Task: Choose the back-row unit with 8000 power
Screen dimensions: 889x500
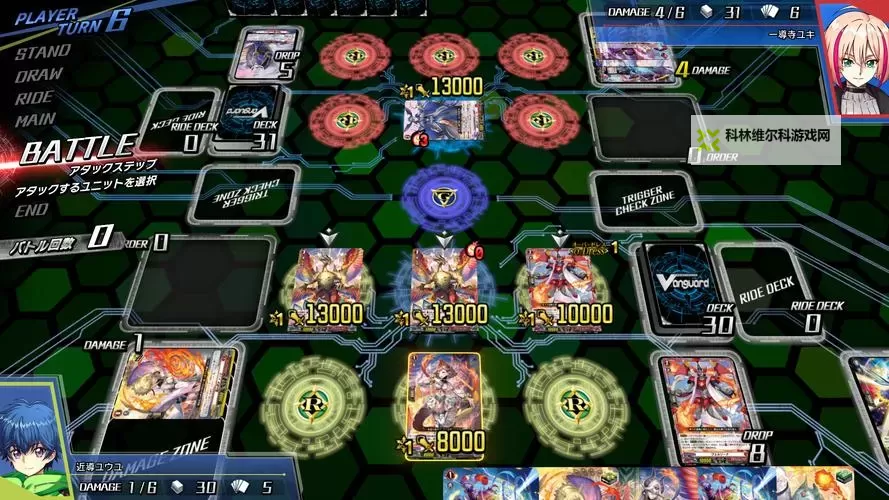Action: 443,398
